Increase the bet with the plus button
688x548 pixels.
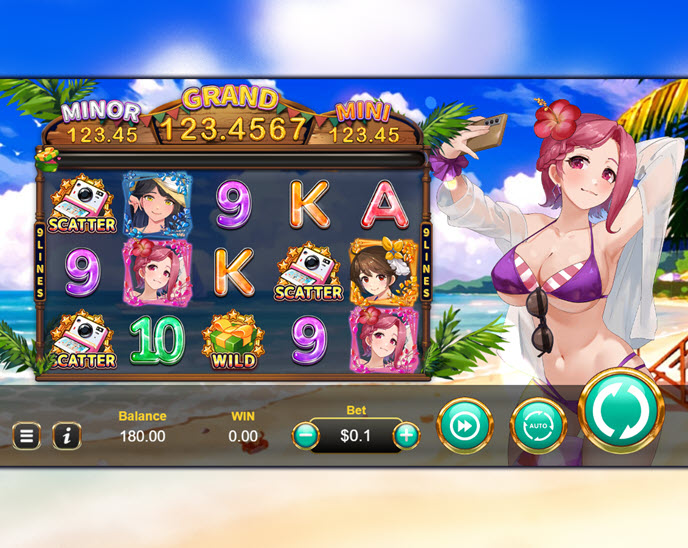(x=406, y=436)
